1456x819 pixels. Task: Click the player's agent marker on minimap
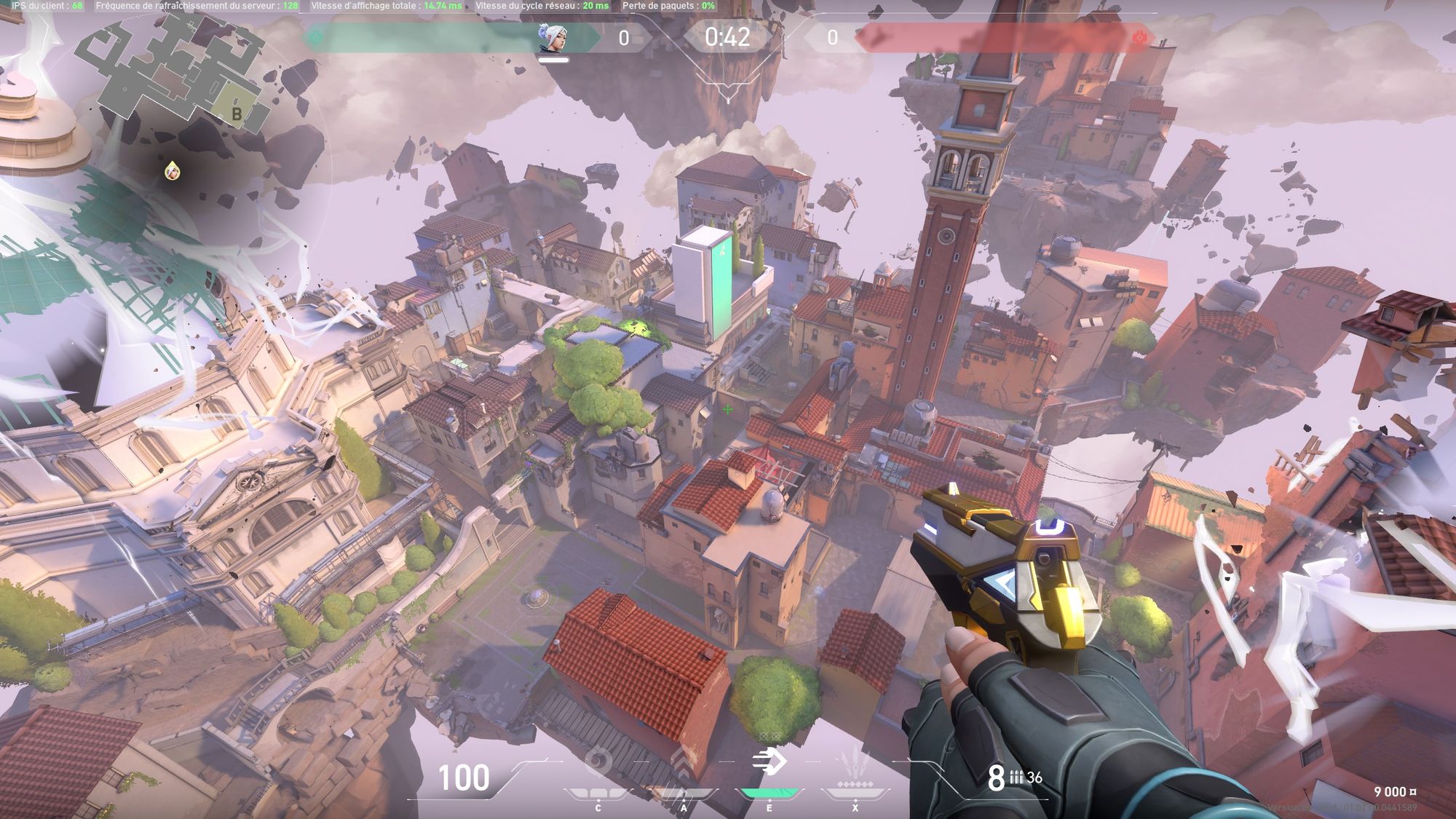pyautogui.click(x=172, y=171)
